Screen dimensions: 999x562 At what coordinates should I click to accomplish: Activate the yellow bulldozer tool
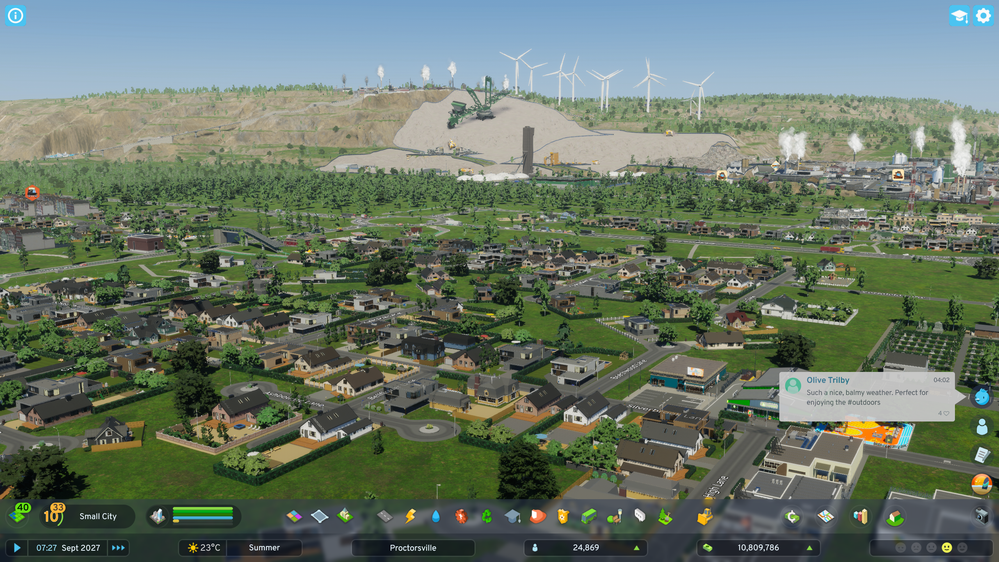tap(704, 516)
